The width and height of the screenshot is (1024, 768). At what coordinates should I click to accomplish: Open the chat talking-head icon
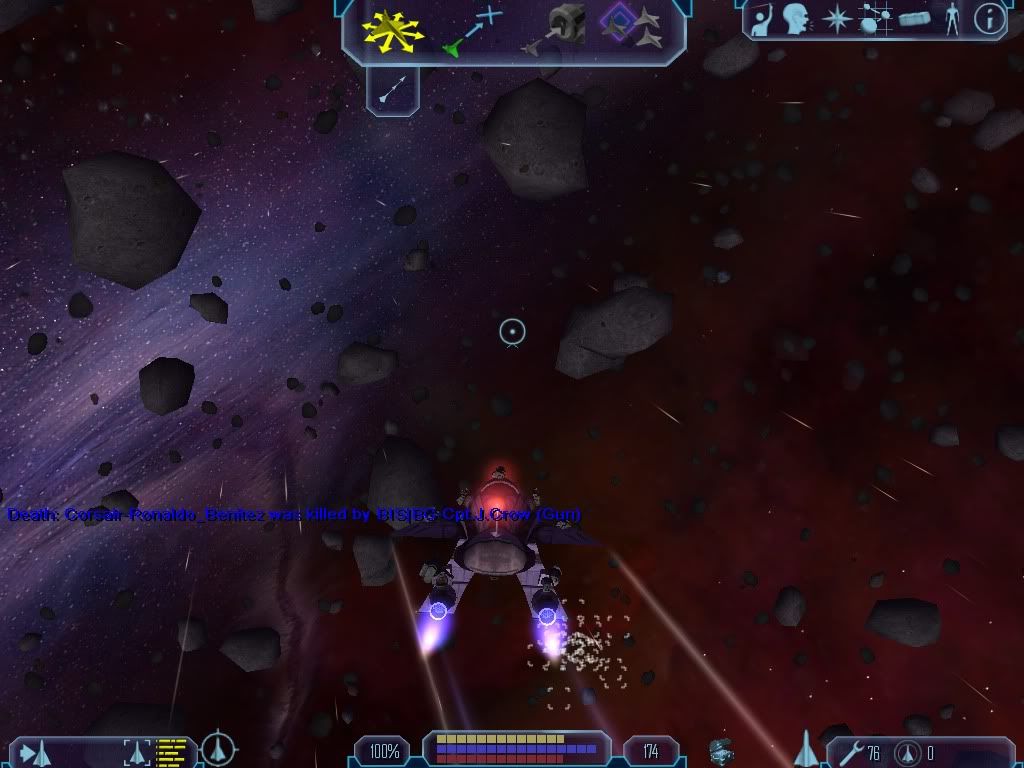pos(797,19)
